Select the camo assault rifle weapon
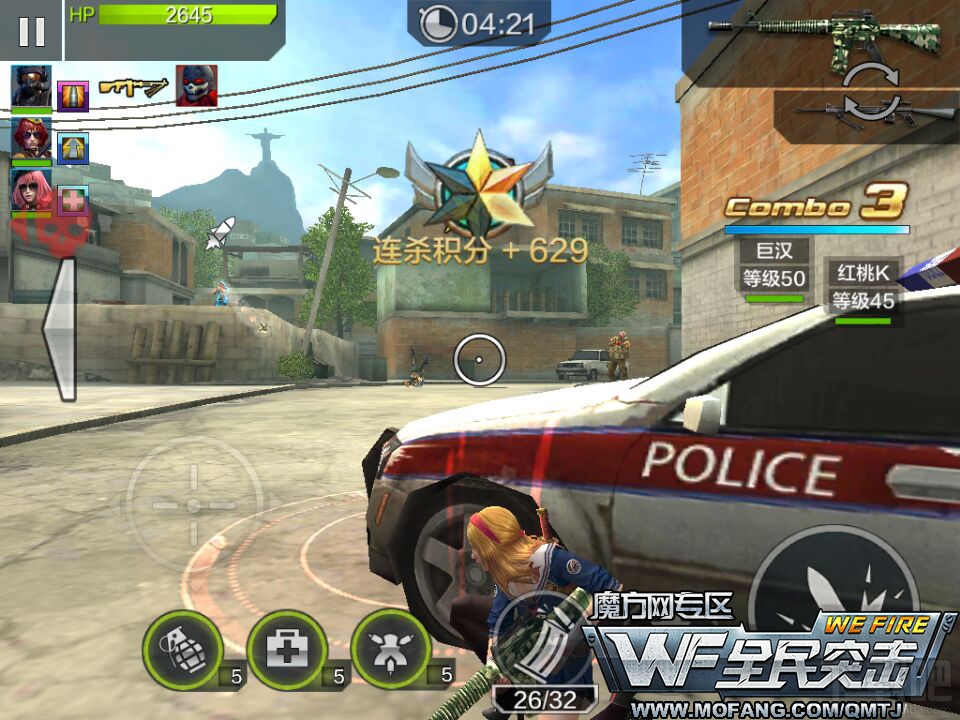960x720 pixels. [x=826, y=33]
